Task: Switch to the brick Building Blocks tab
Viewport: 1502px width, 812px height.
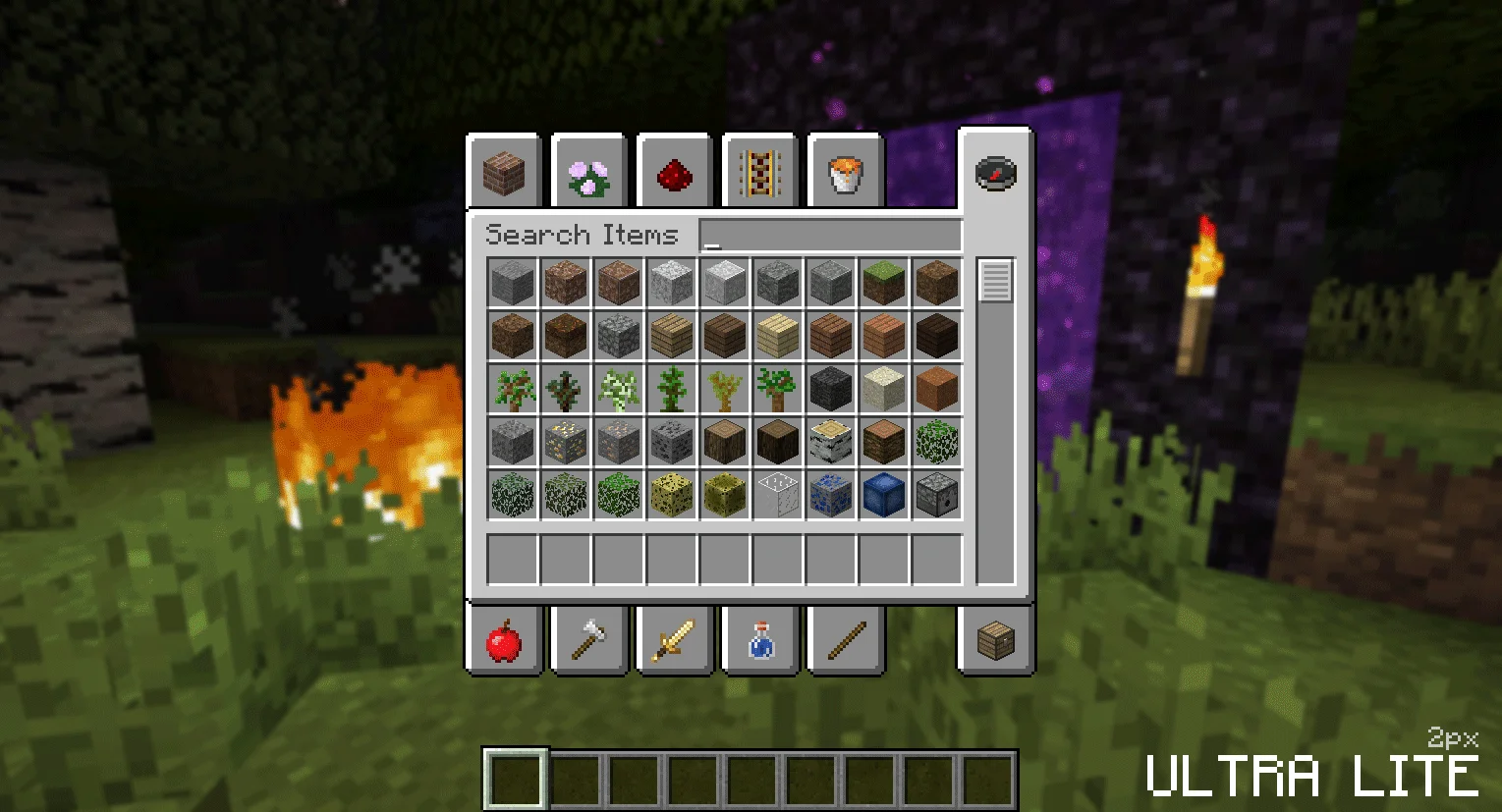Action: point(504,174)
